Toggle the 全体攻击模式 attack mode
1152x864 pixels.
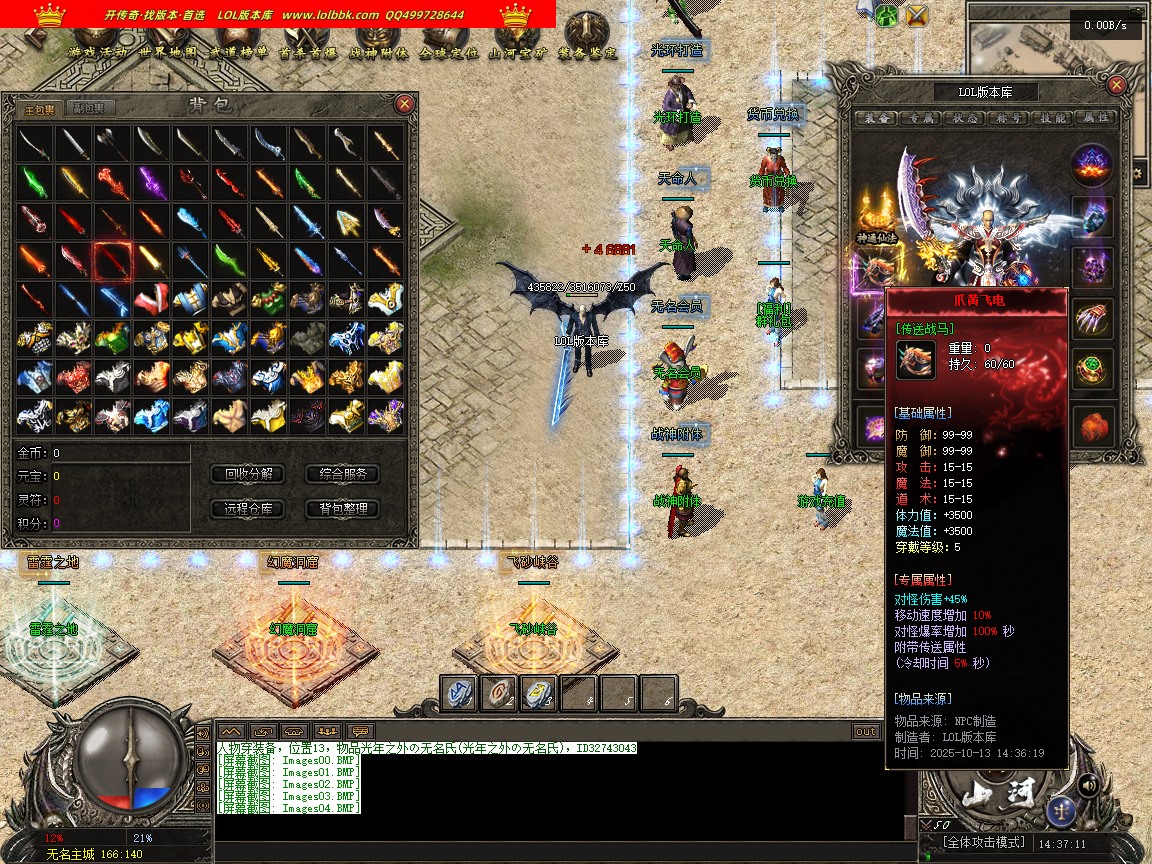(x=985, y=843)
